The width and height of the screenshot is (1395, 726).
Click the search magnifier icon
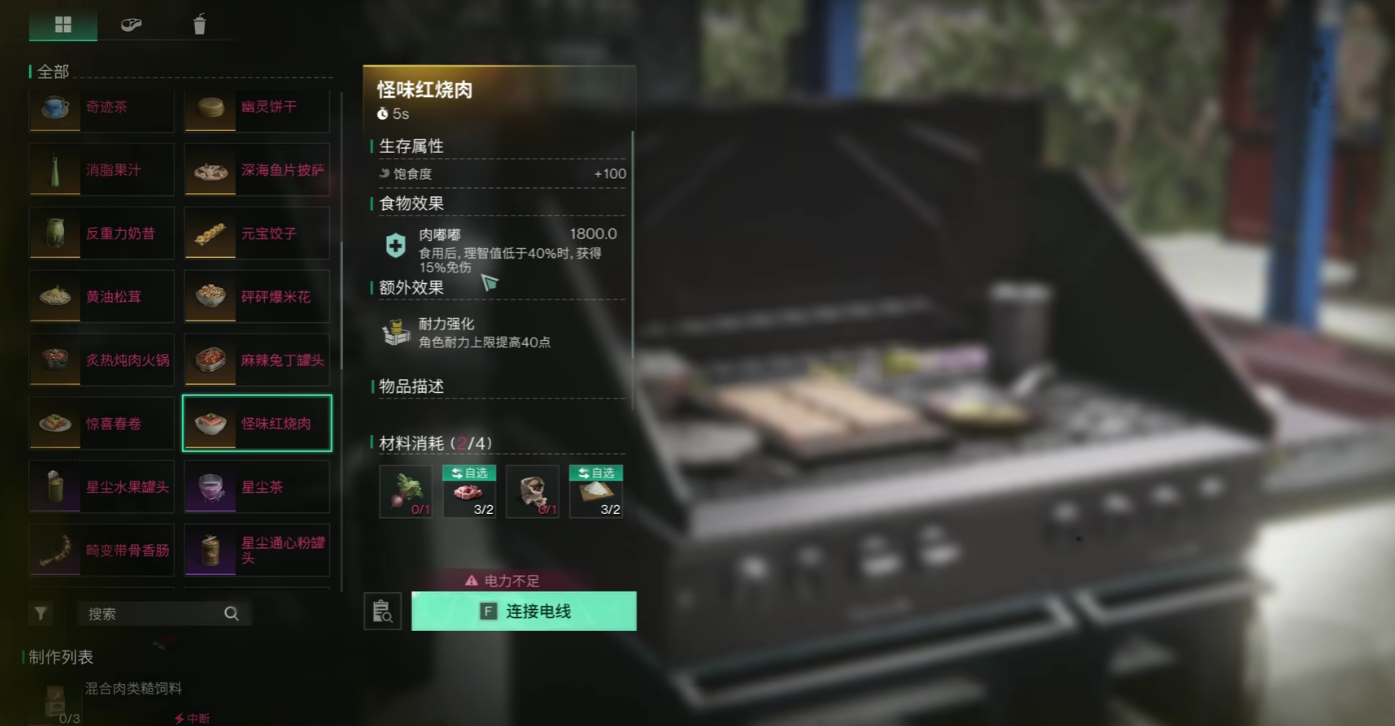pos(231,613)
